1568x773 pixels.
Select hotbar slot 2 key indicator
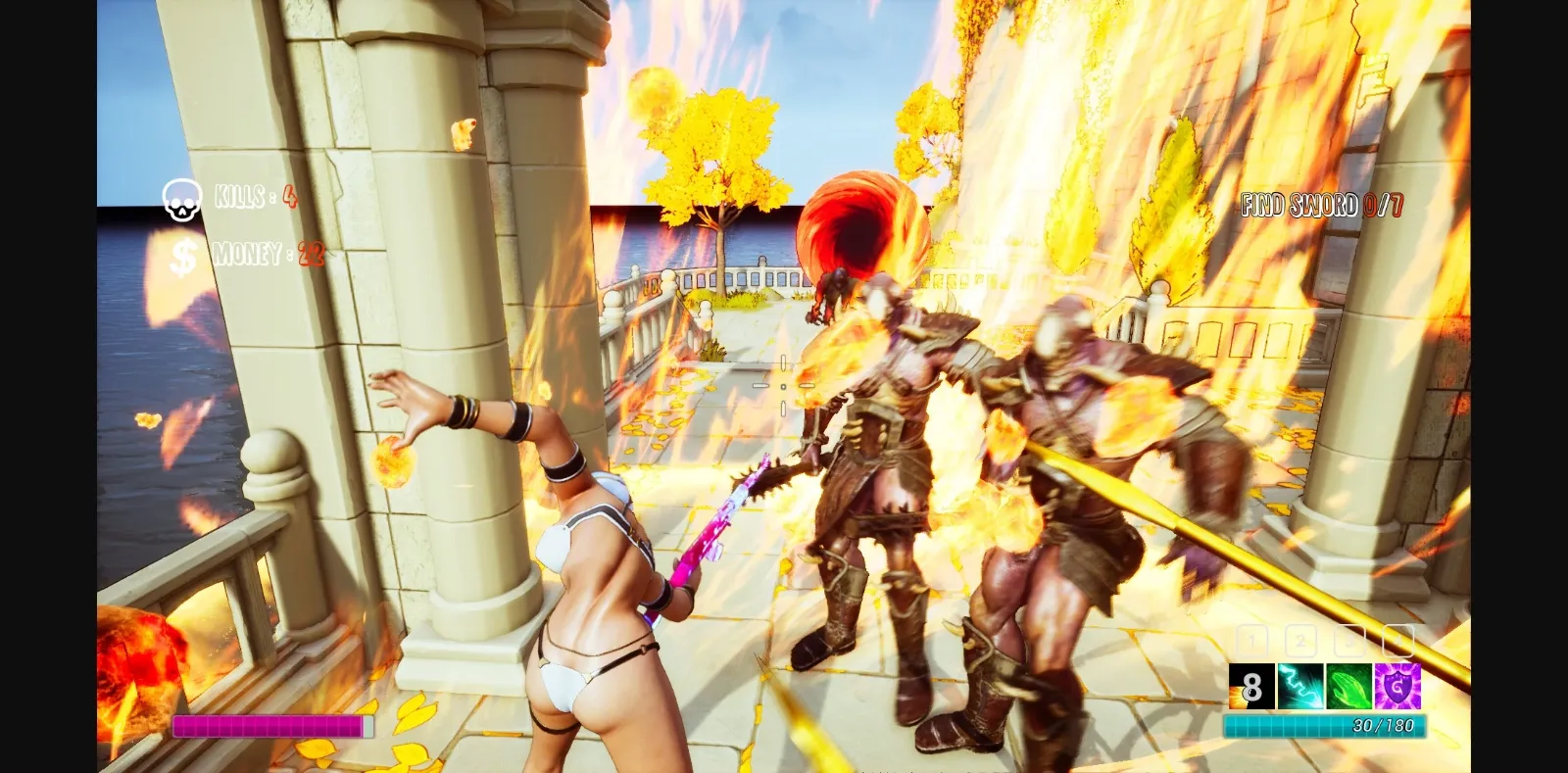point(1300,640)
